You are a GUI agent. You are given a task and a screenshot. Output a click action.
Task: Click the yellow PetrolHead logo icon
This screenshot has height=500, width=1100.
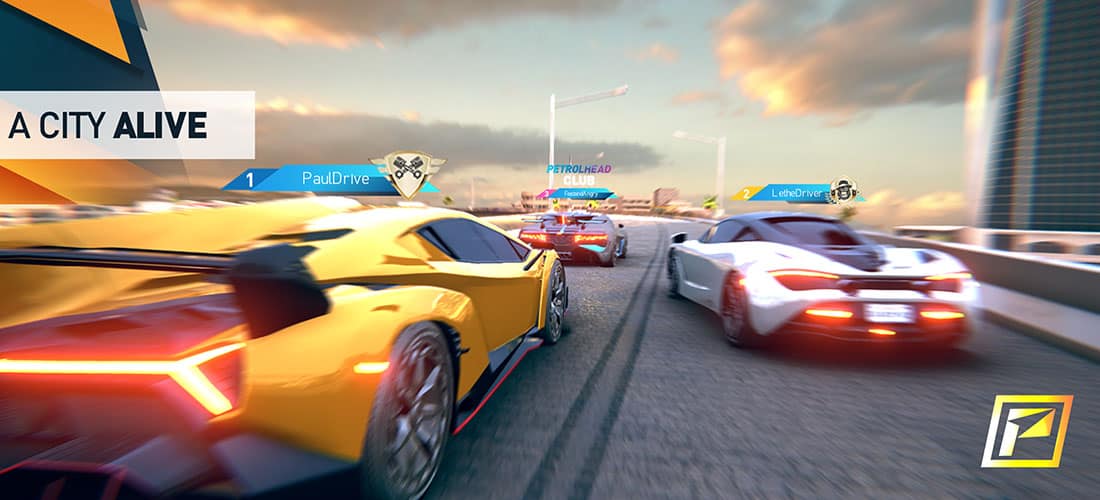[1026, 431]
